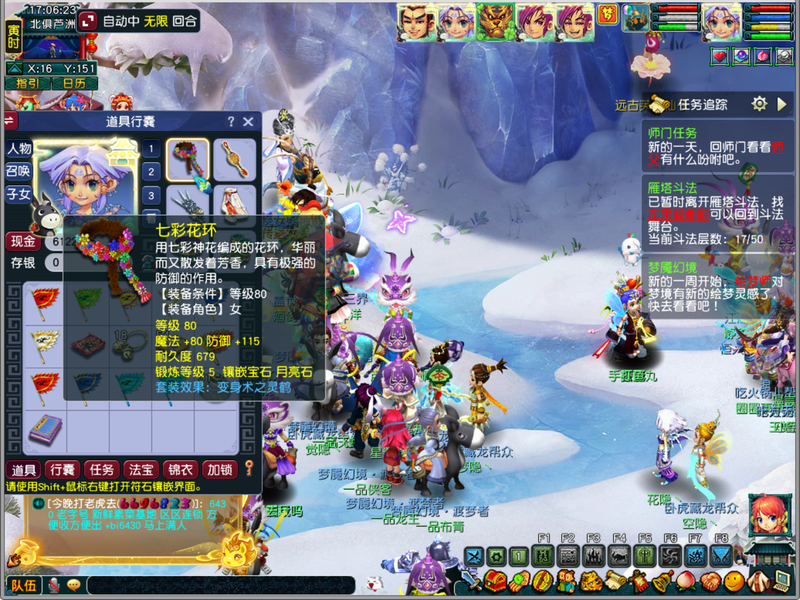Open the 行囊 bag tab
Image resolution: width=800 pixels, height=600 pixels.
pyautogui.click(x=62, y=469)
